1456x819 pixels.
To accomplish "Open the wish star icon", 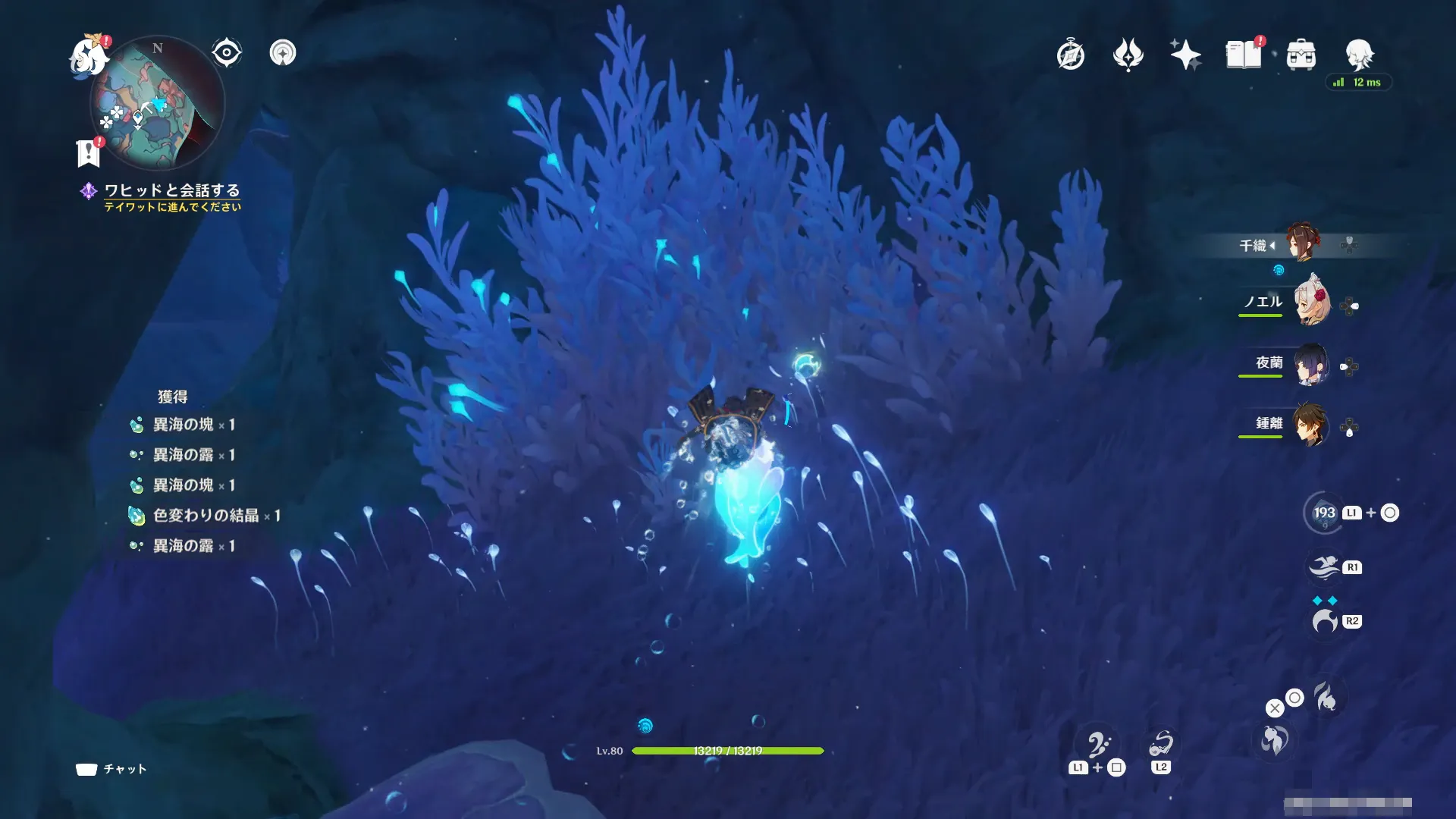I will (1185, 55).
